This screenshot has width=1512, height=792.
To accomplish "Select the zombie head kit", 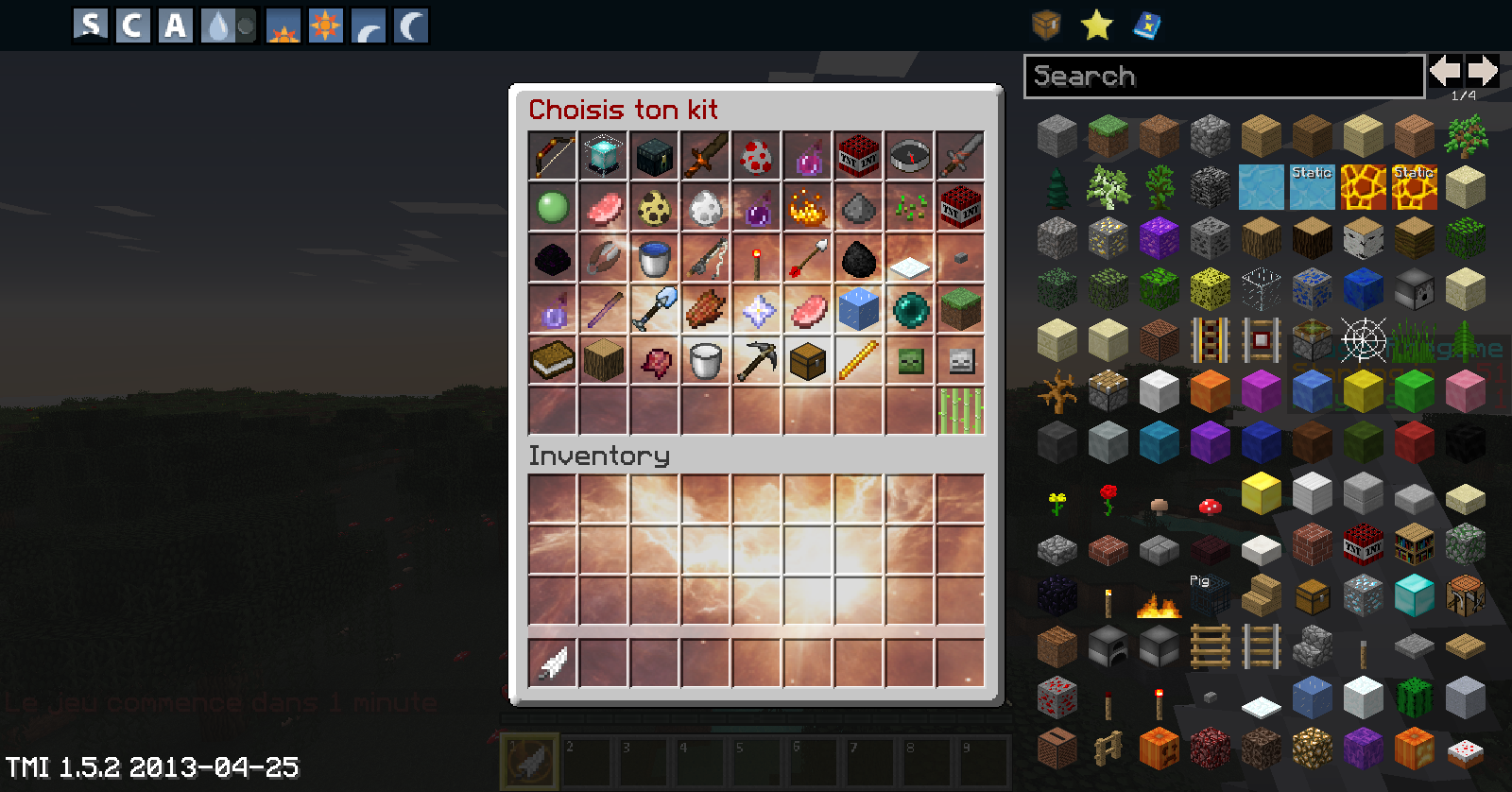I will (x=910, y=360).
